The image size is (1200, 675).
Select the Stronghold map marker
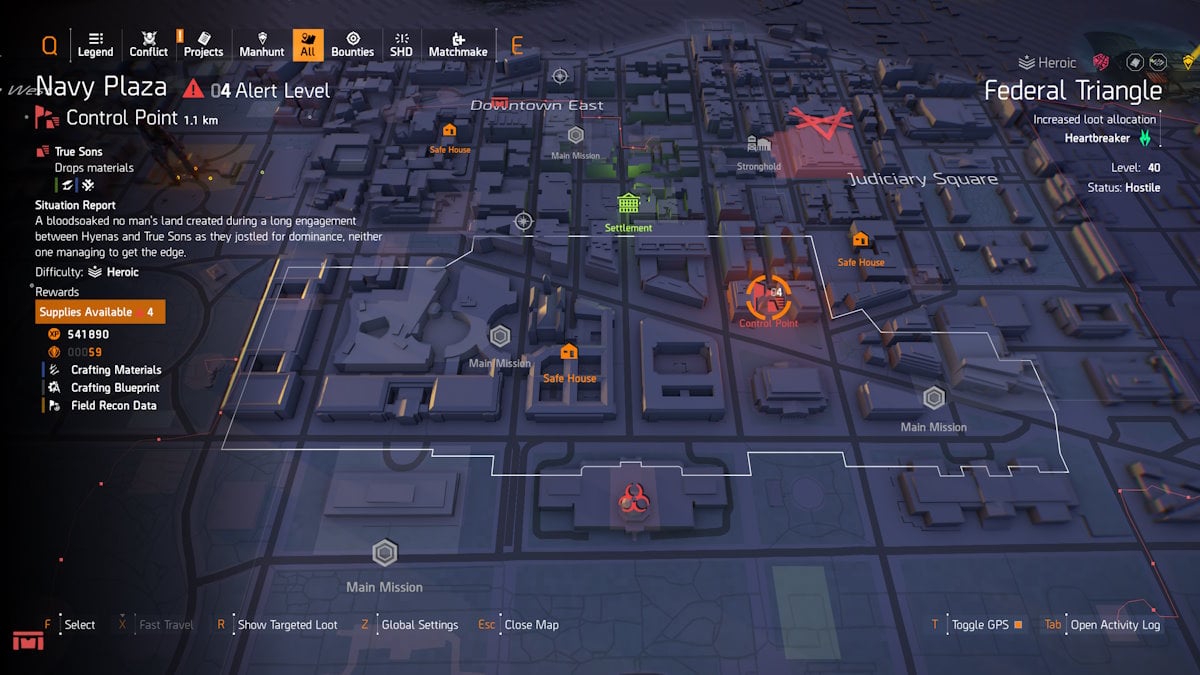(x=758, y=145)
